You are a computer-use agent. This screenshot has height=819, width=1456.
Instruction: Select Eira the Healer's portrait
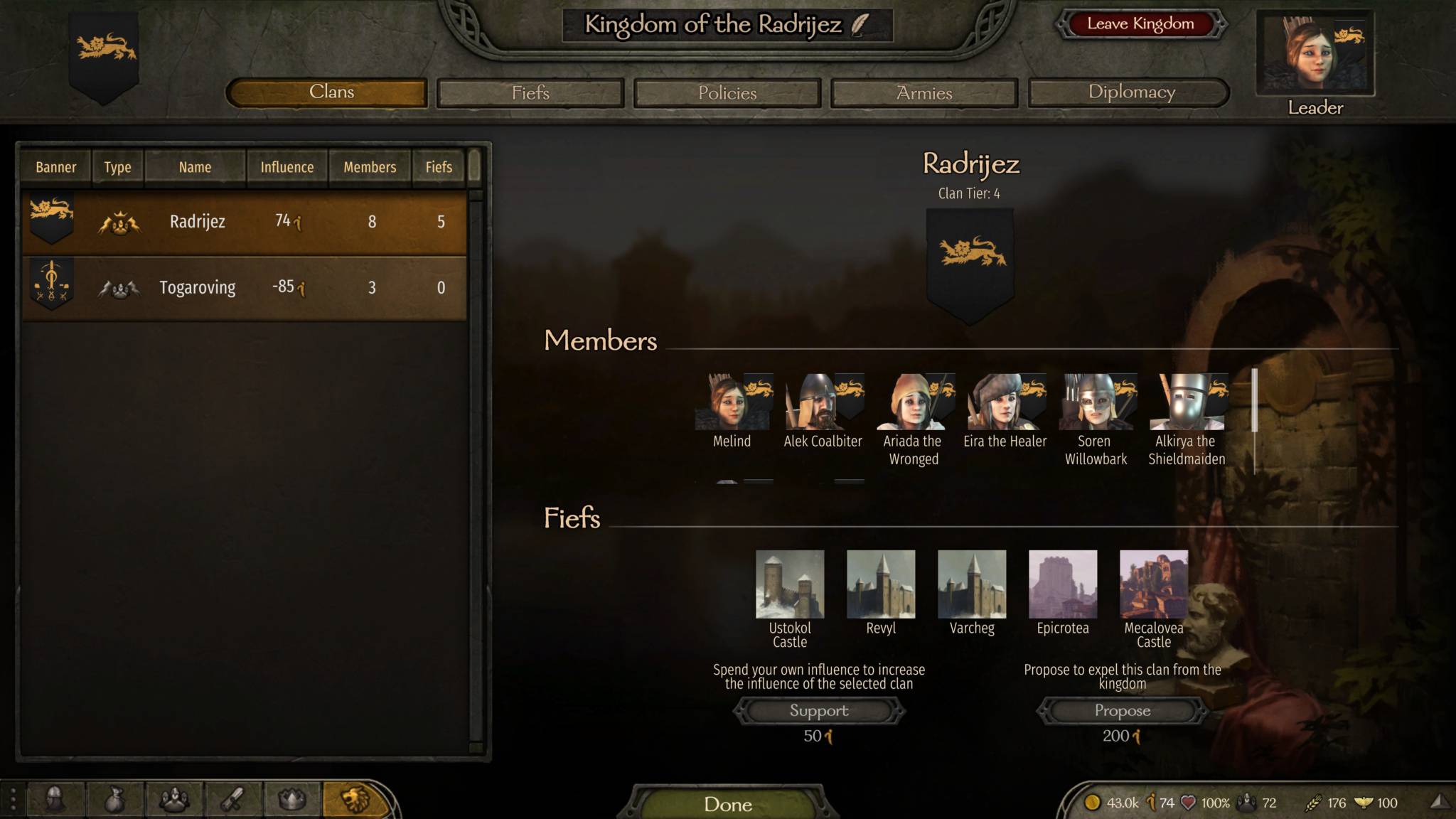coord(1005,403)
